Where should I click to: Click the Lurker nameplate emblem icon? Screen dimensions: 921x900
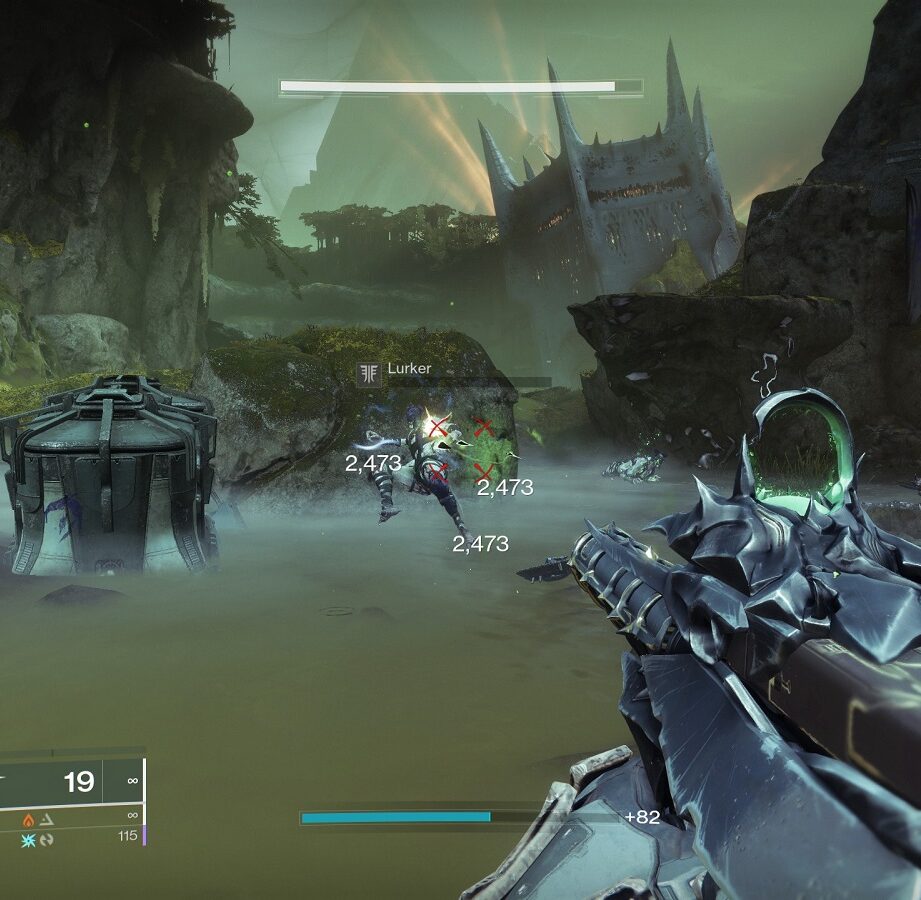click(x=370, y=373)
